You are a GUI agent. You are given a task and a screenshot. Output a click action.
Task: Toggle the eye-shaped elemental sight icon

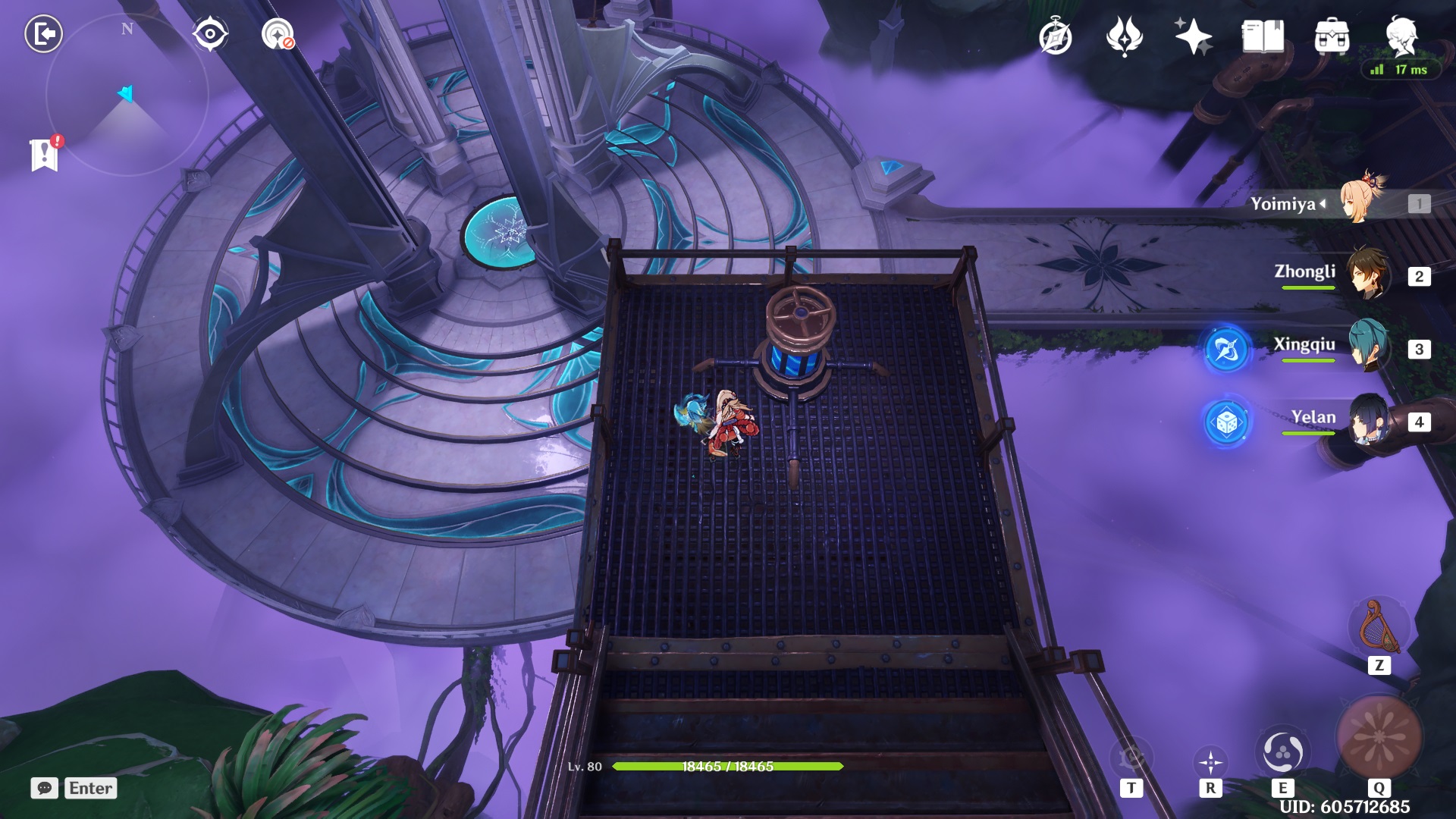pyautogui.click(x=209, y=34)
